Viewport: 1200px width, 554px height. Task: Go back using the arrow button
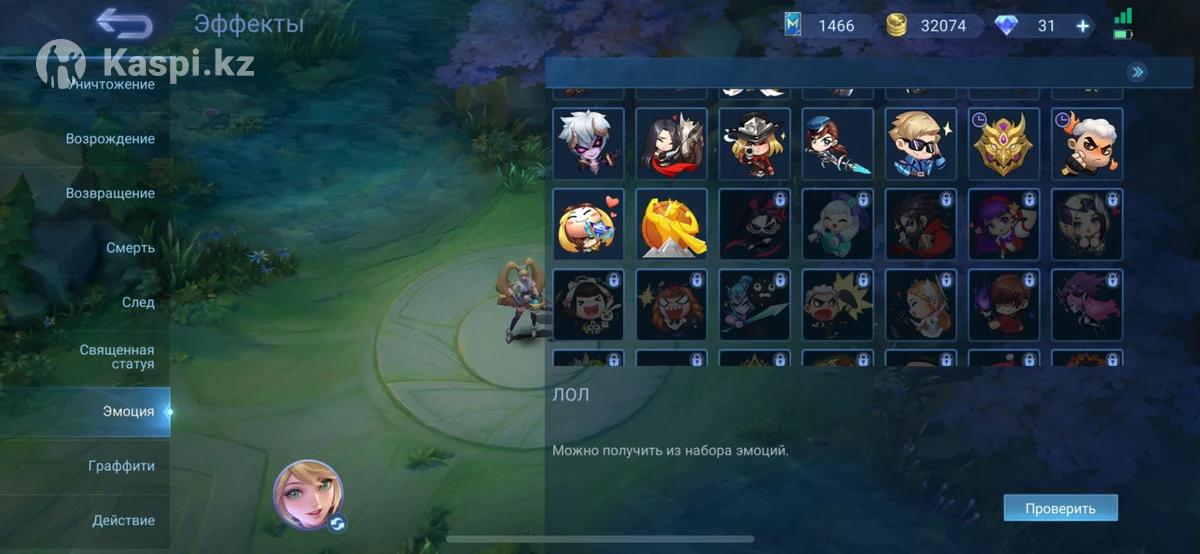[x=125, y=23]
